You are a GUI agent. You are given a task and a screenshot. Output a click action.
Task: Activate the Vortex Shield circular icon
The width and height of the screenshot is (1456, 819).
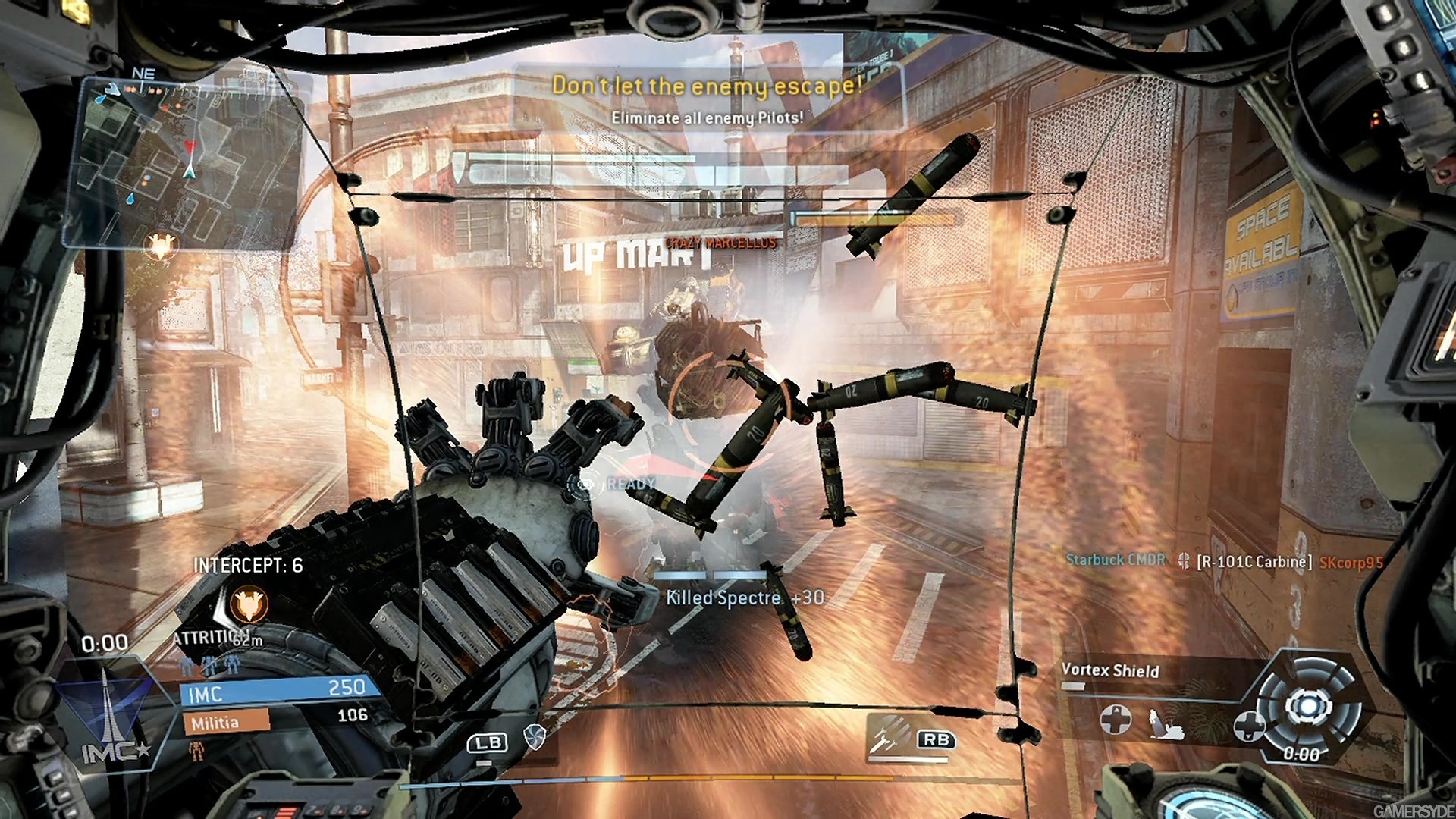point(1307,708)
